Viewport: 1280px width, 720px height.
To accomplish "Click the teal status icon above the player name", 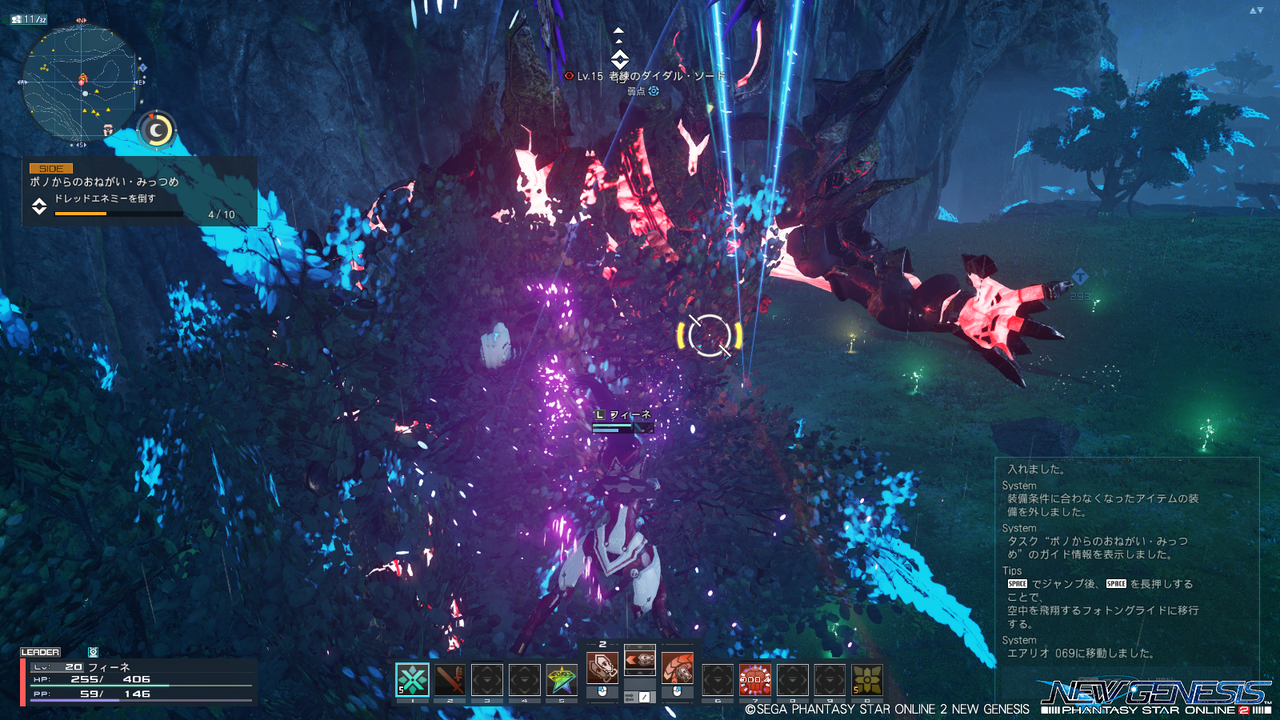I will (93, 651).
